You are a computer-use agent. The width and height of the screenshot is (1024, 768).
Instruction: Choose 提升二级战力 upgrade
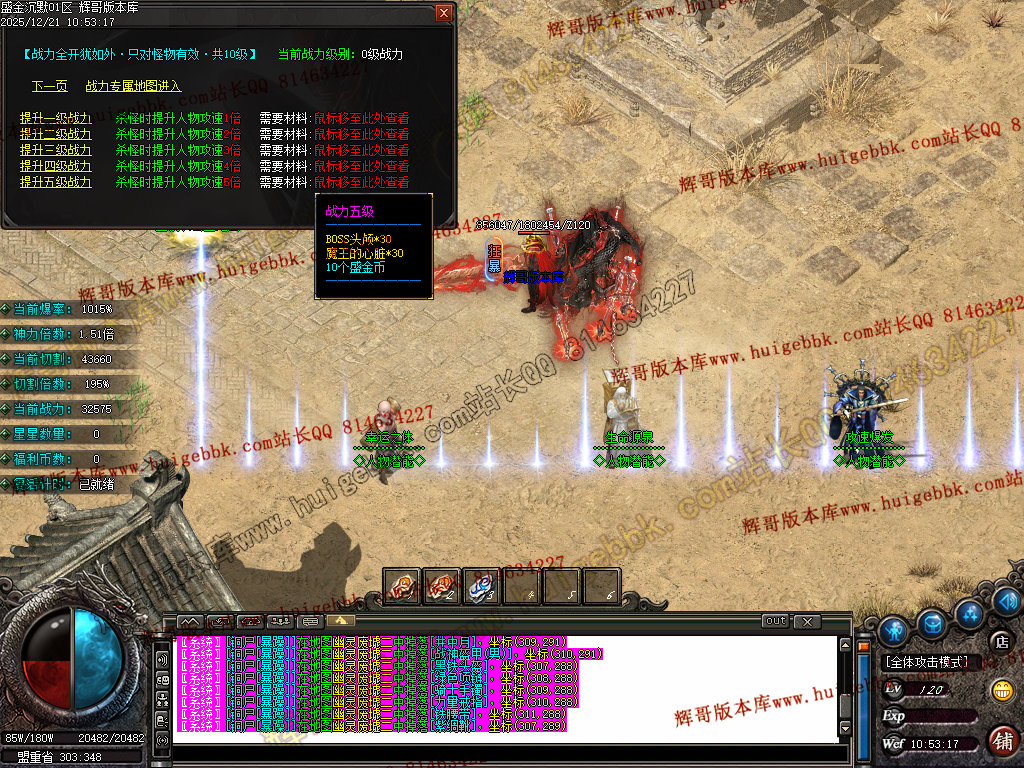(x=55, y=134)
